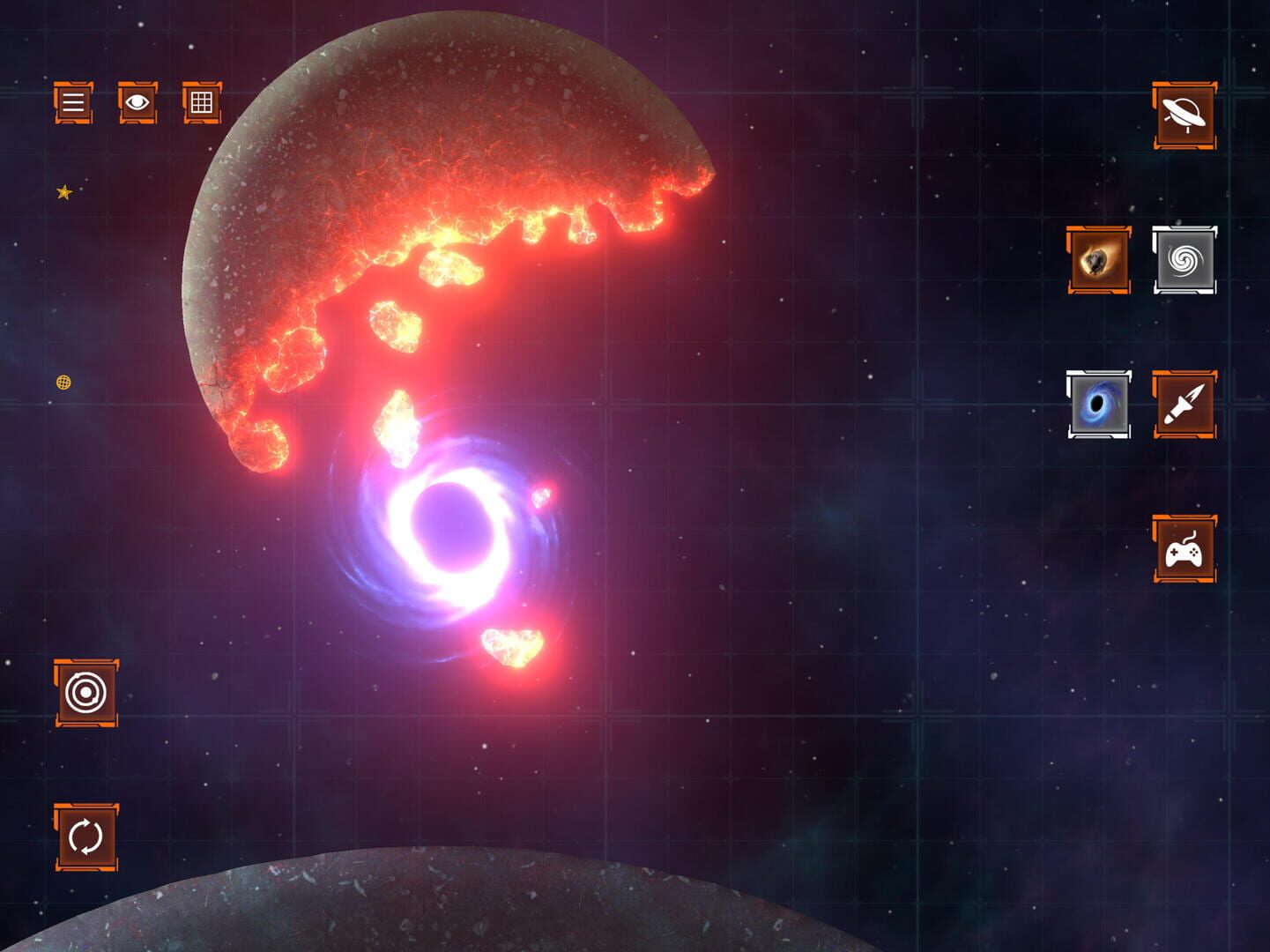Viewport: 1270px width, 952px height.
Task: Select the missile weapon icon
Action: 1185,405
